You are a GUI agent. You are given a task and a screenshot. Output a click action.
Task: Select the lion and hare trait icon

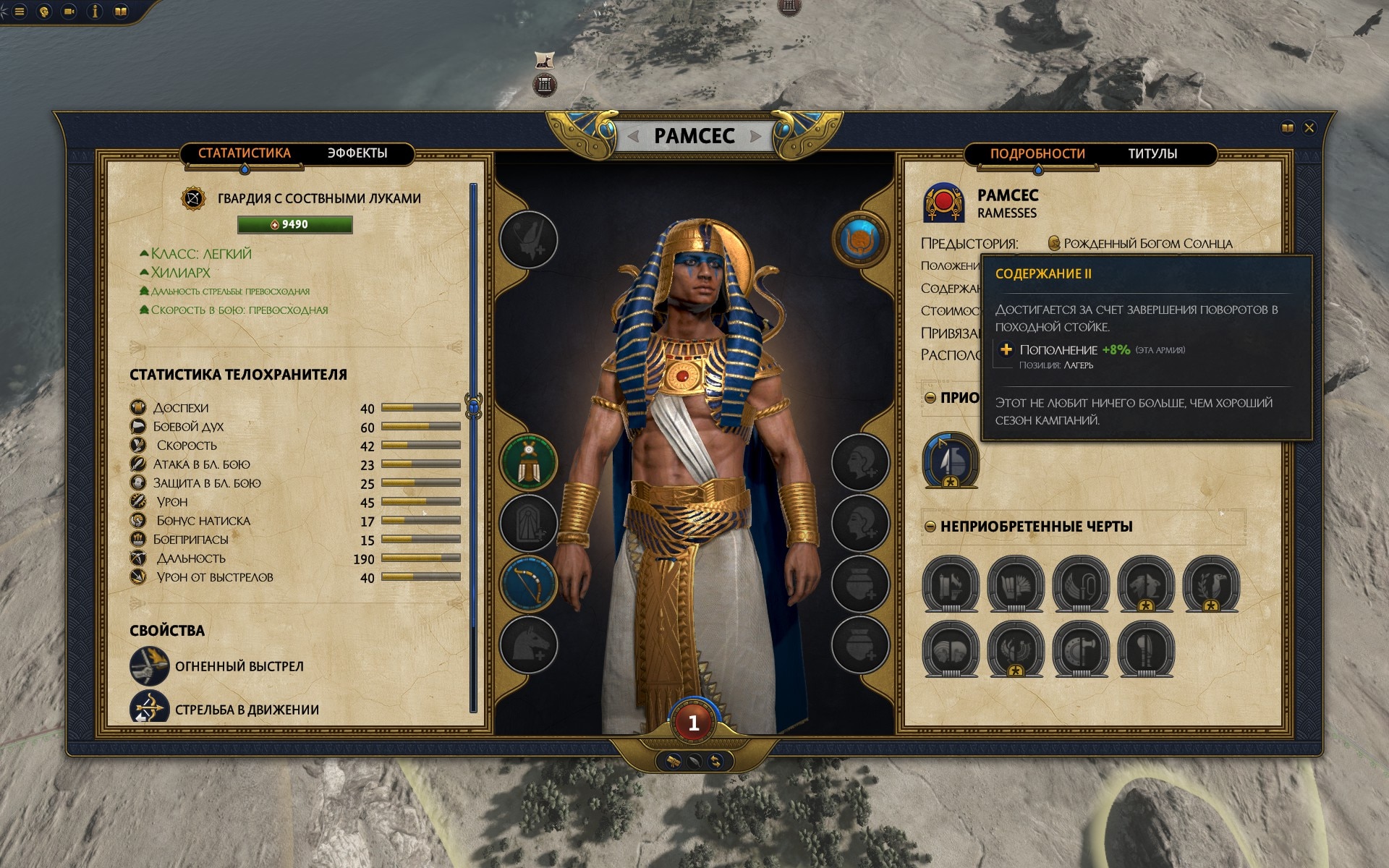tap(1145, 584)
